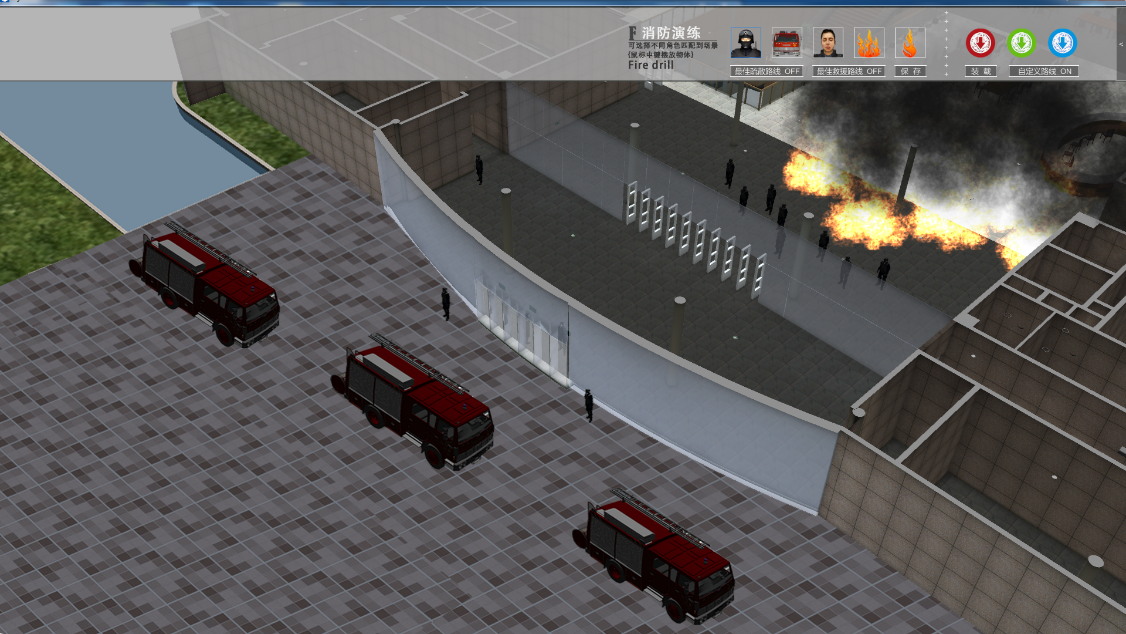This screenshot has height=634, width=1126.
Task: Toggle the 自定义路线 ON button
Action: click(1043, 72)
